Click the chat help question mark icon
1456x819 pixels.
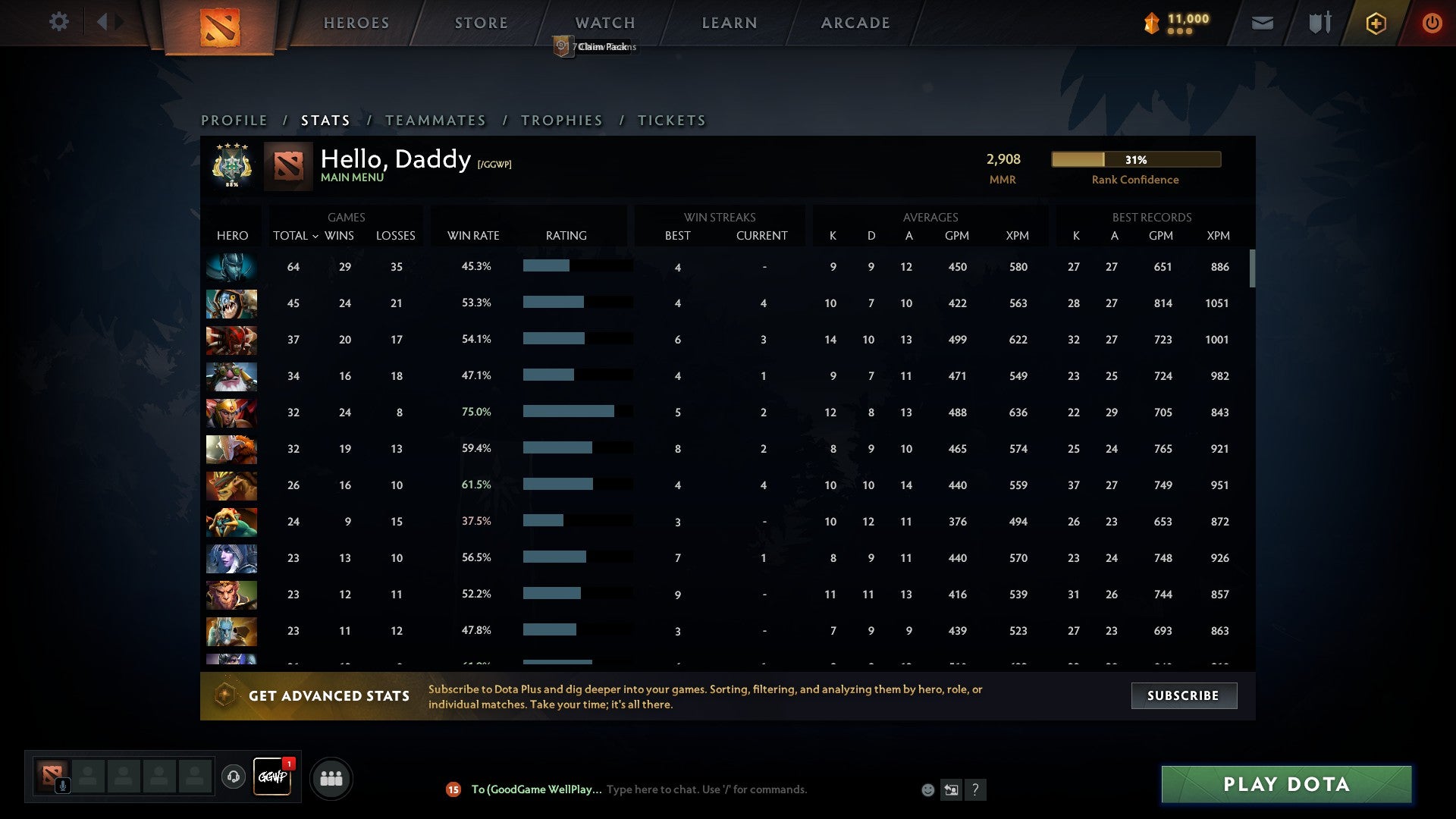pos(975,790)
